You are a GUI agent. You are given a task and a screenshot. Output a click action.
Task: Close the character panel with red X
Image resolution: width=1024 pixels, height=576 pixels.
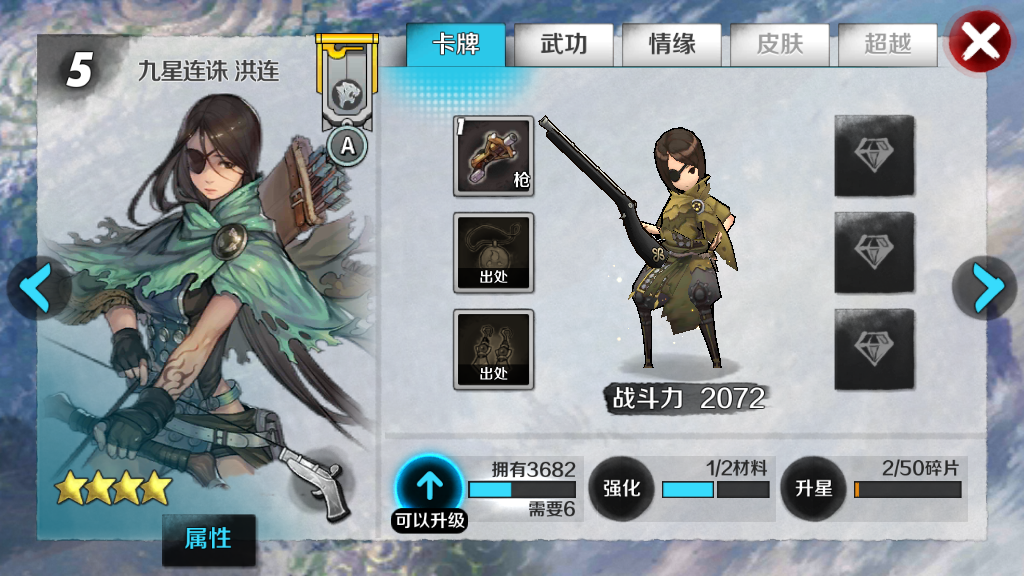click(x=979, y=41)
